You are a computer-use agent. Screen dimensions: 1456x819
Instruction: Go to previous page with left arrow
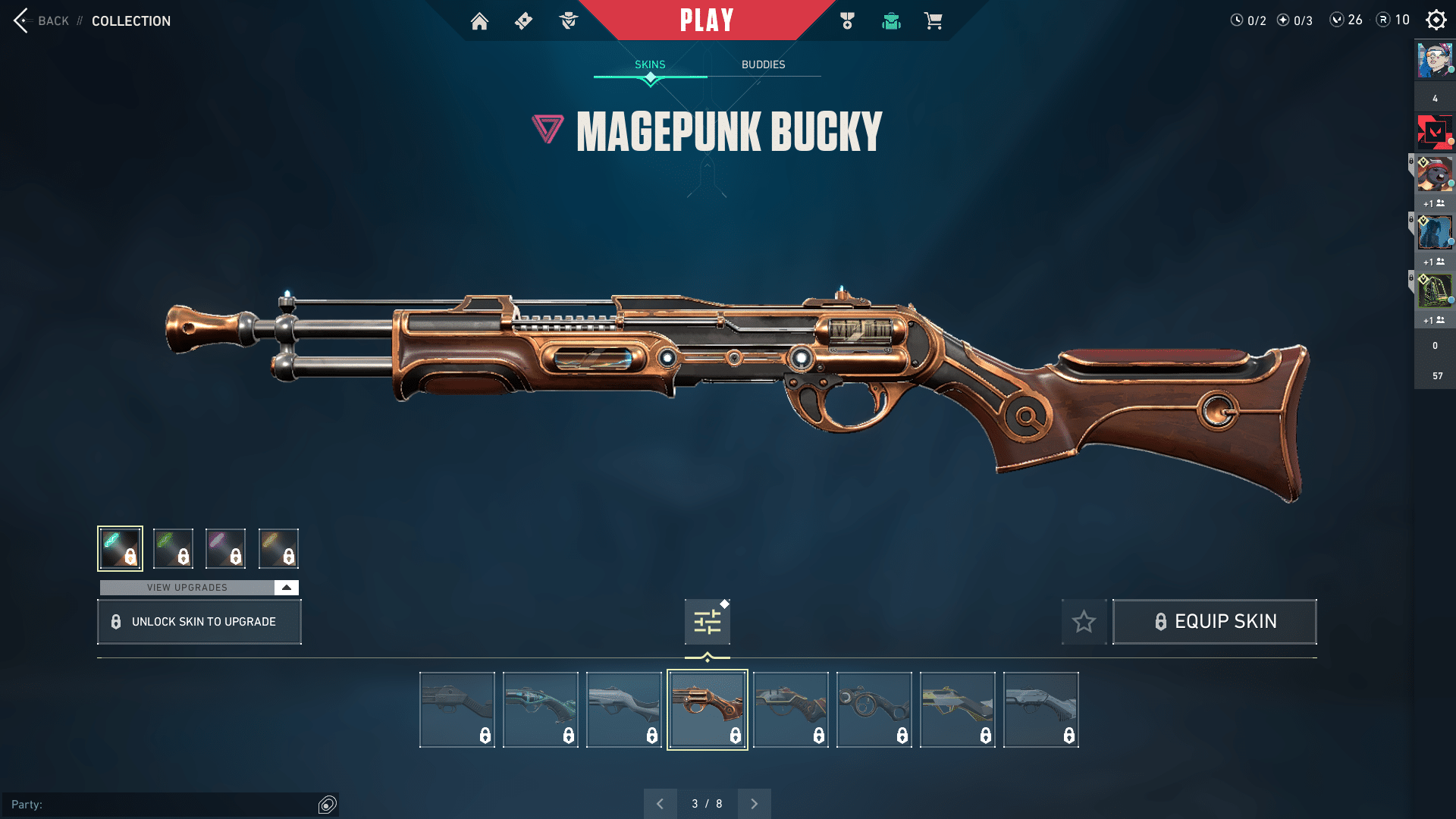click(x=661, y=803)
